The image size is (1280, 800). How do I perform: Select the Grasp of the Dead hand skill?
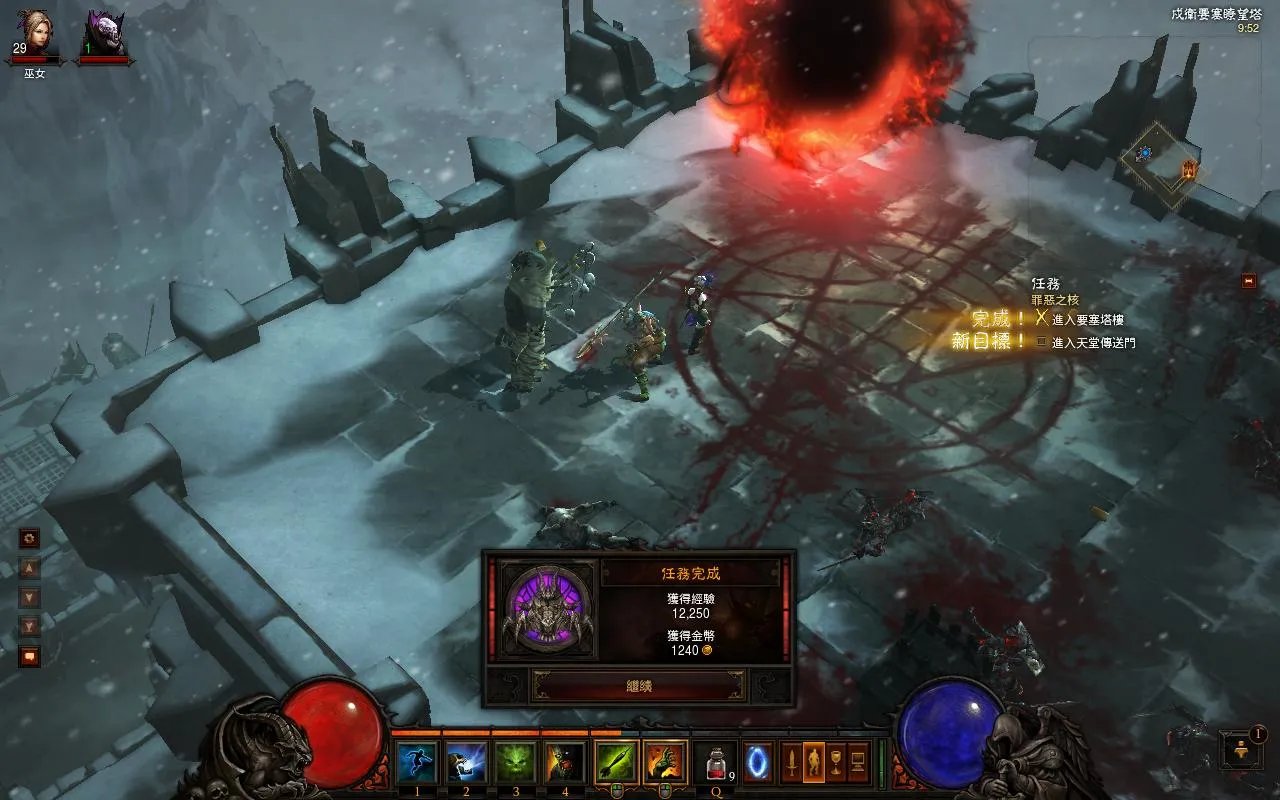[x=665, y=763]
